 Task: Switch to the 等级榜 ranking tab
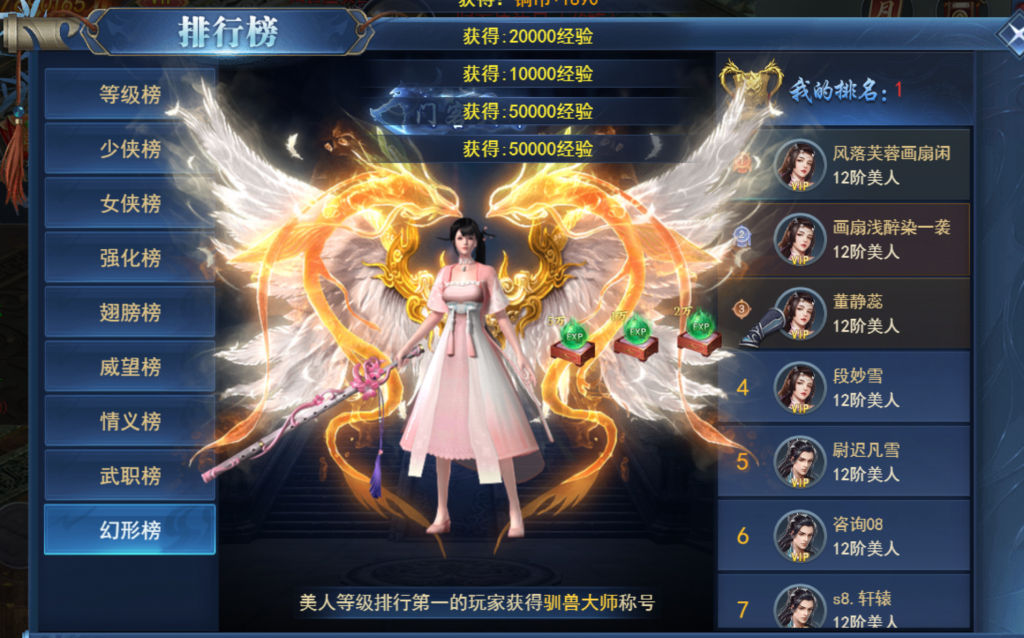pos(130,95)
